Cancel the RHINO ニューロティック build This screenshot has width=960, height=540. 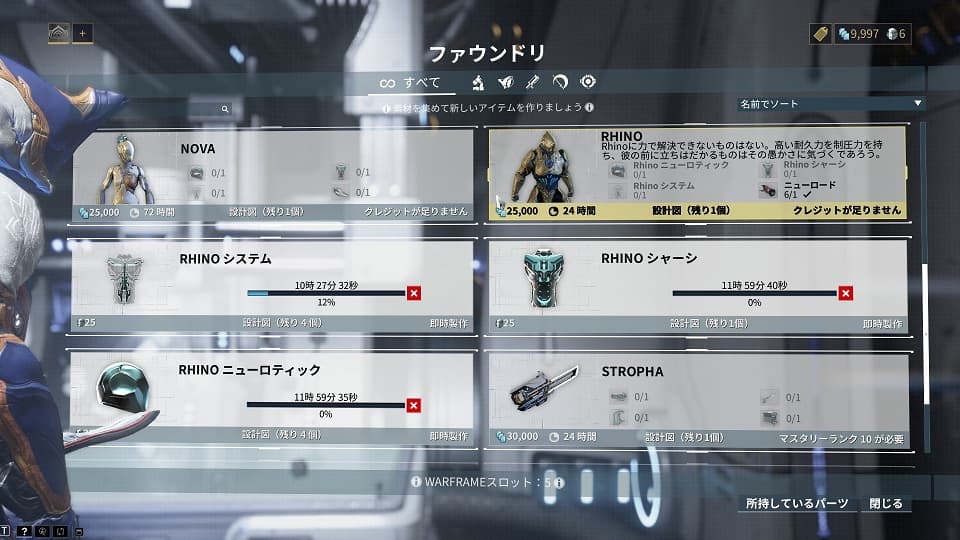point(414,405)
